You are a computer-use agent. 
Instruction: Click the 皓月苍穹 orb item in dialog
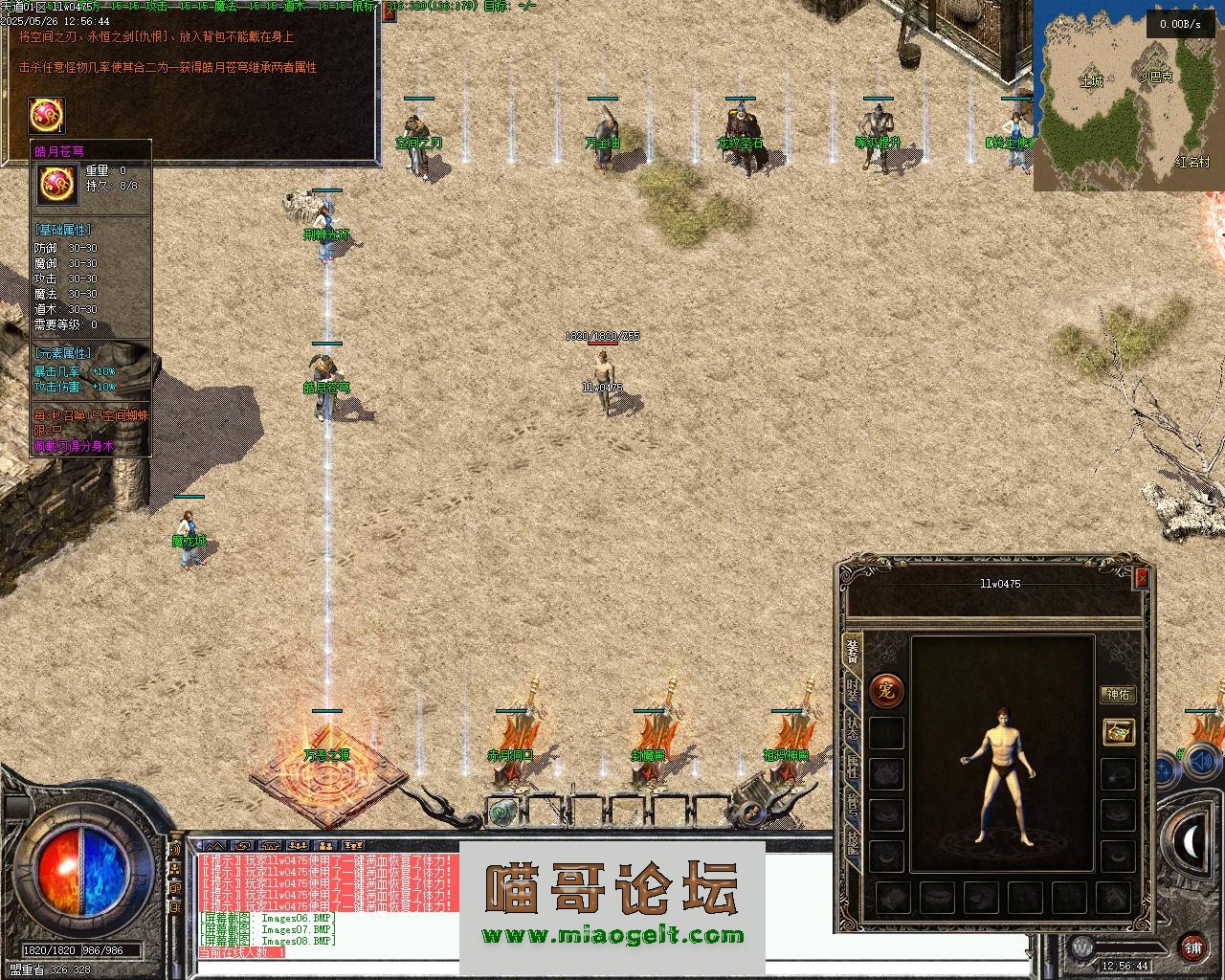(46, 116)
